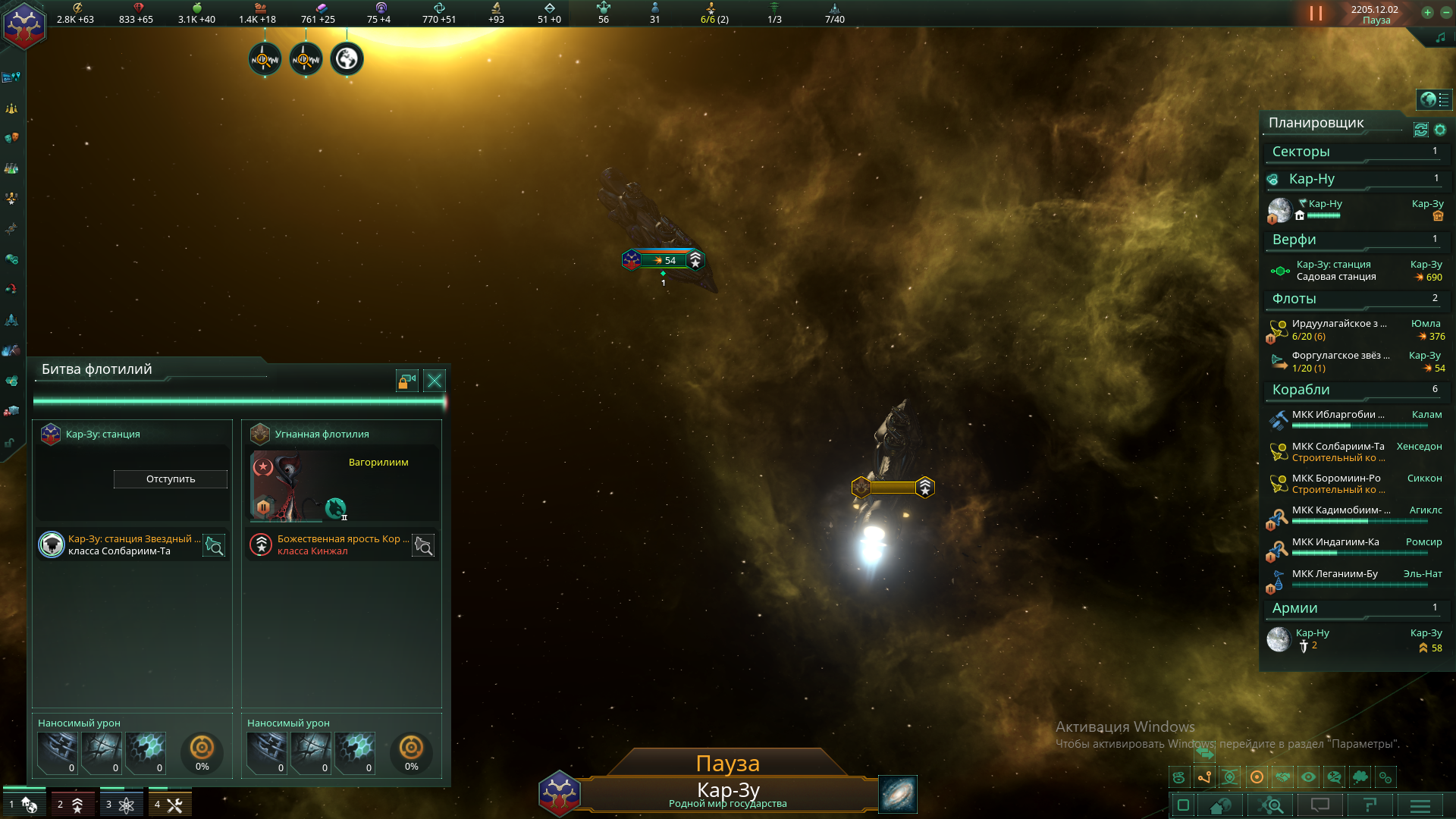Open the main menu hamburger button

click(x=1420, y=805)
